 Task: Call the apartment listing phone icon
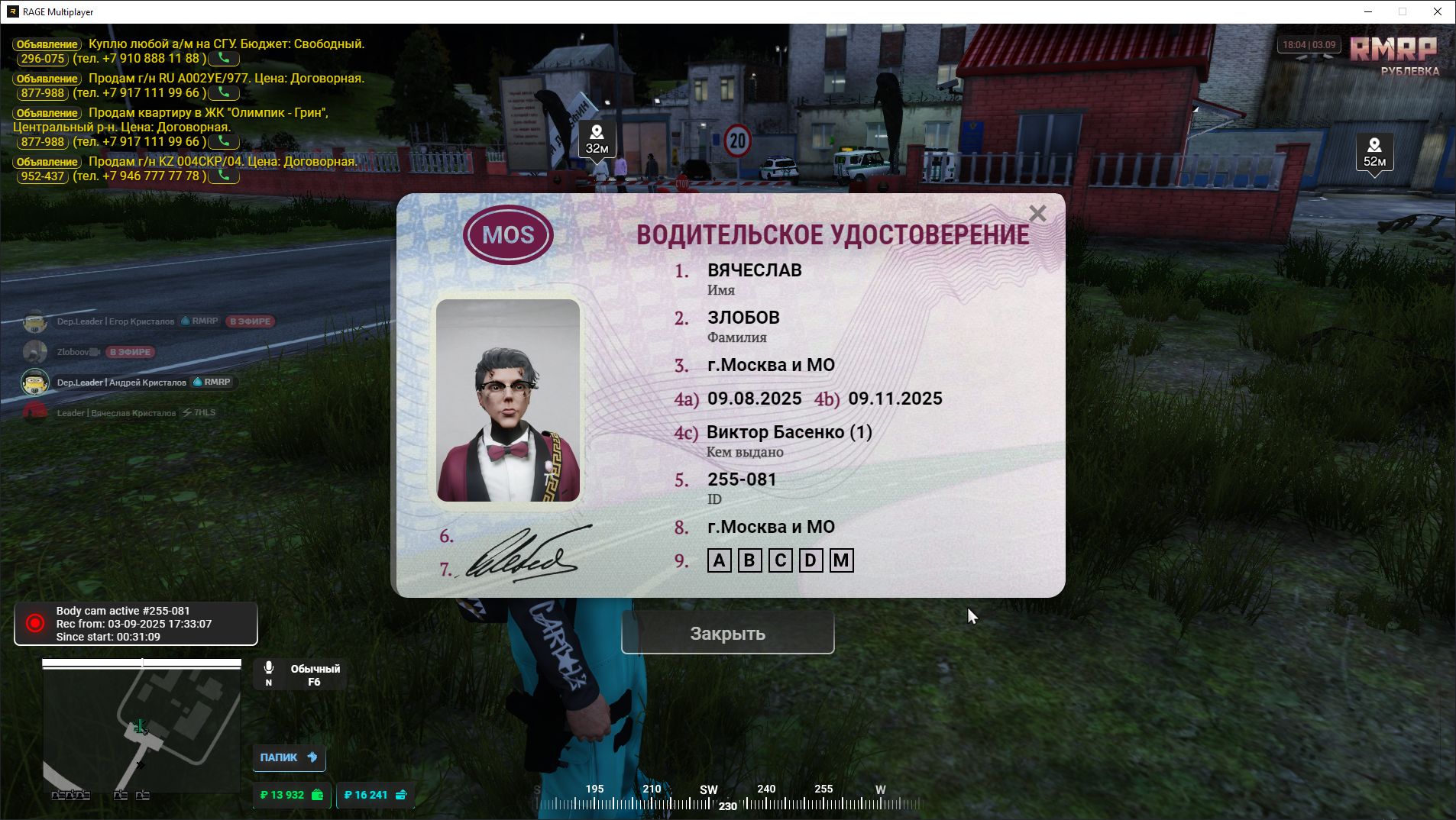[224, 141]
